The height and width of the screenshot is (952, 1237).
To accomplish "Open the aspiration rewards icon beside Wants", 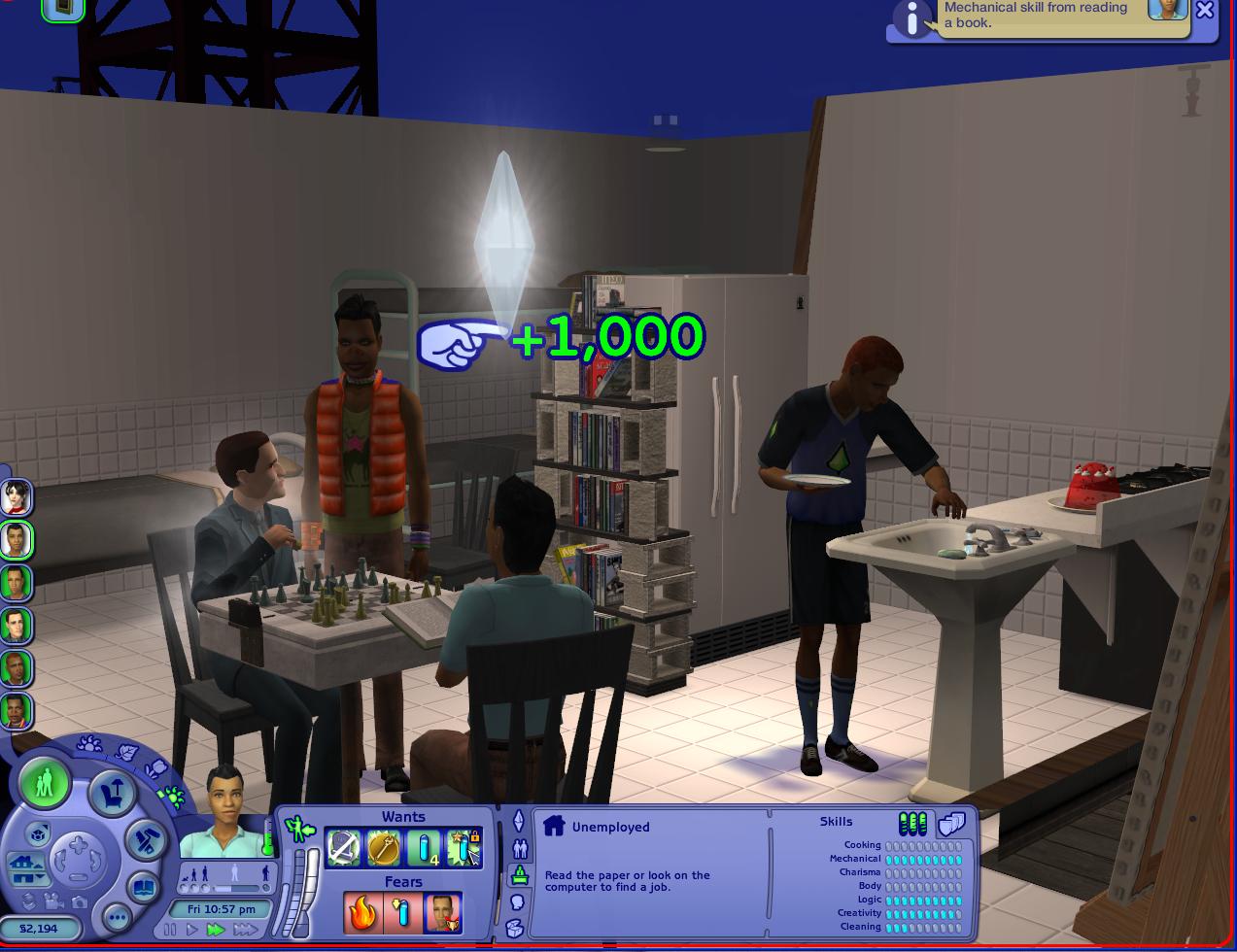I will [298, 829].
